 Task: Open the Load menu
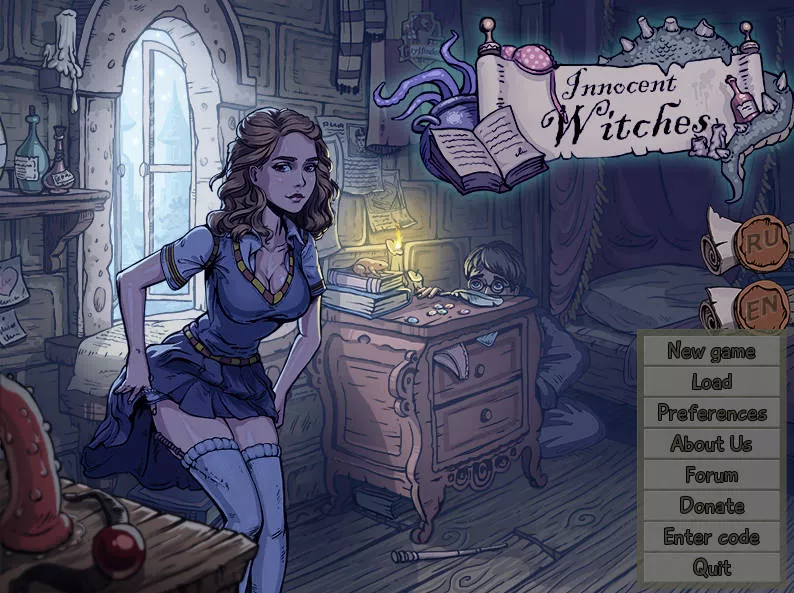(x=711, y=382)
